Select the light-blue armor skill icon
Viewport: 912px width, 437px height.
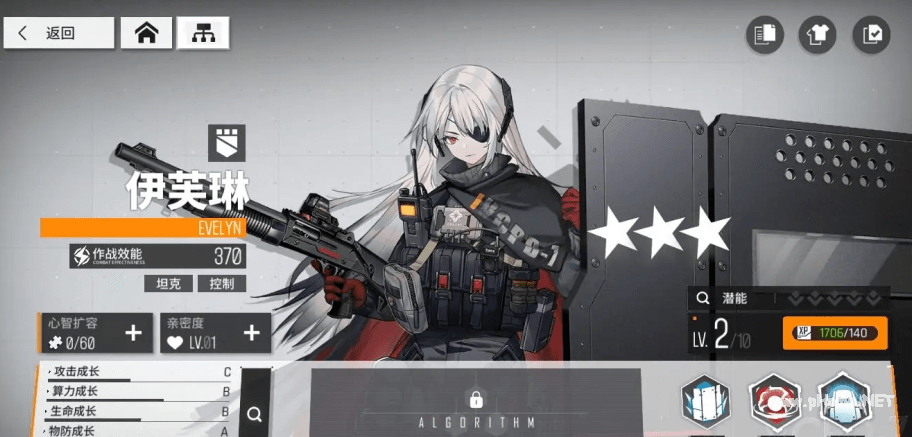pos(841,403)
